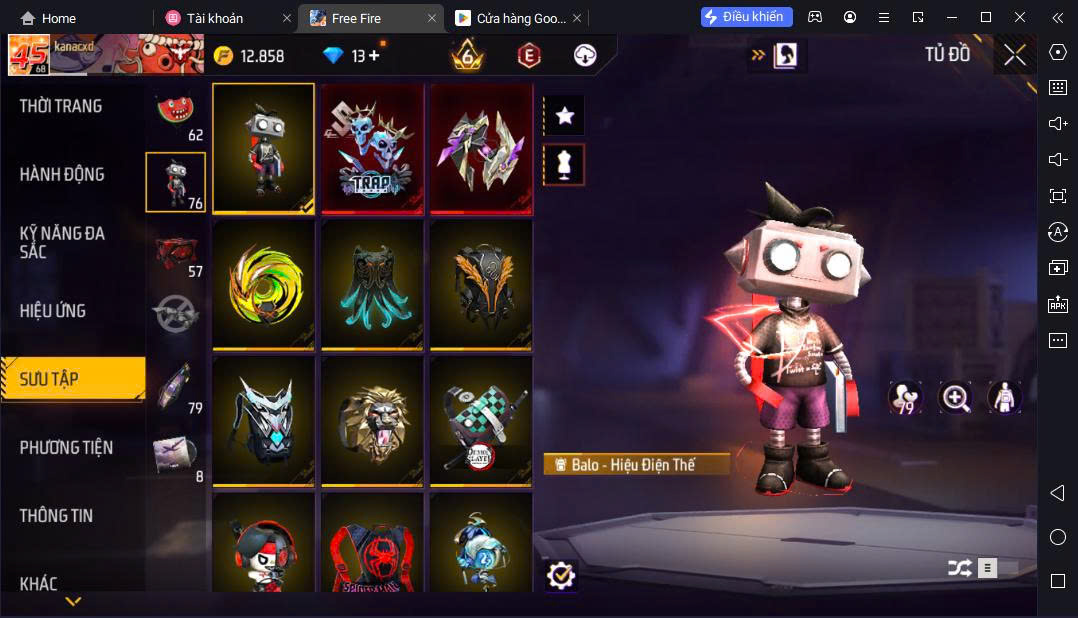Screen dimensions: 1078x618
Task: Open the Thời Trang category
Action: tap(61, 106)
